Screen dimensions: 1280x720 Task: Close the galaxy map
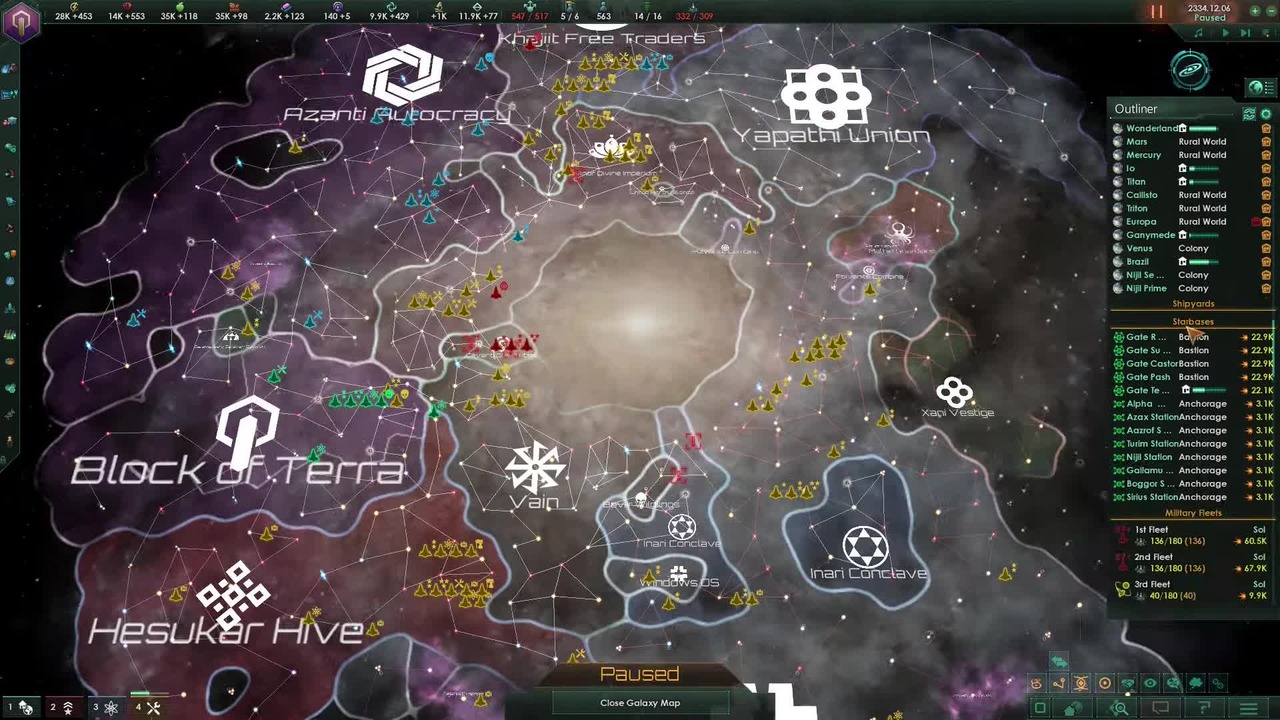640,703
